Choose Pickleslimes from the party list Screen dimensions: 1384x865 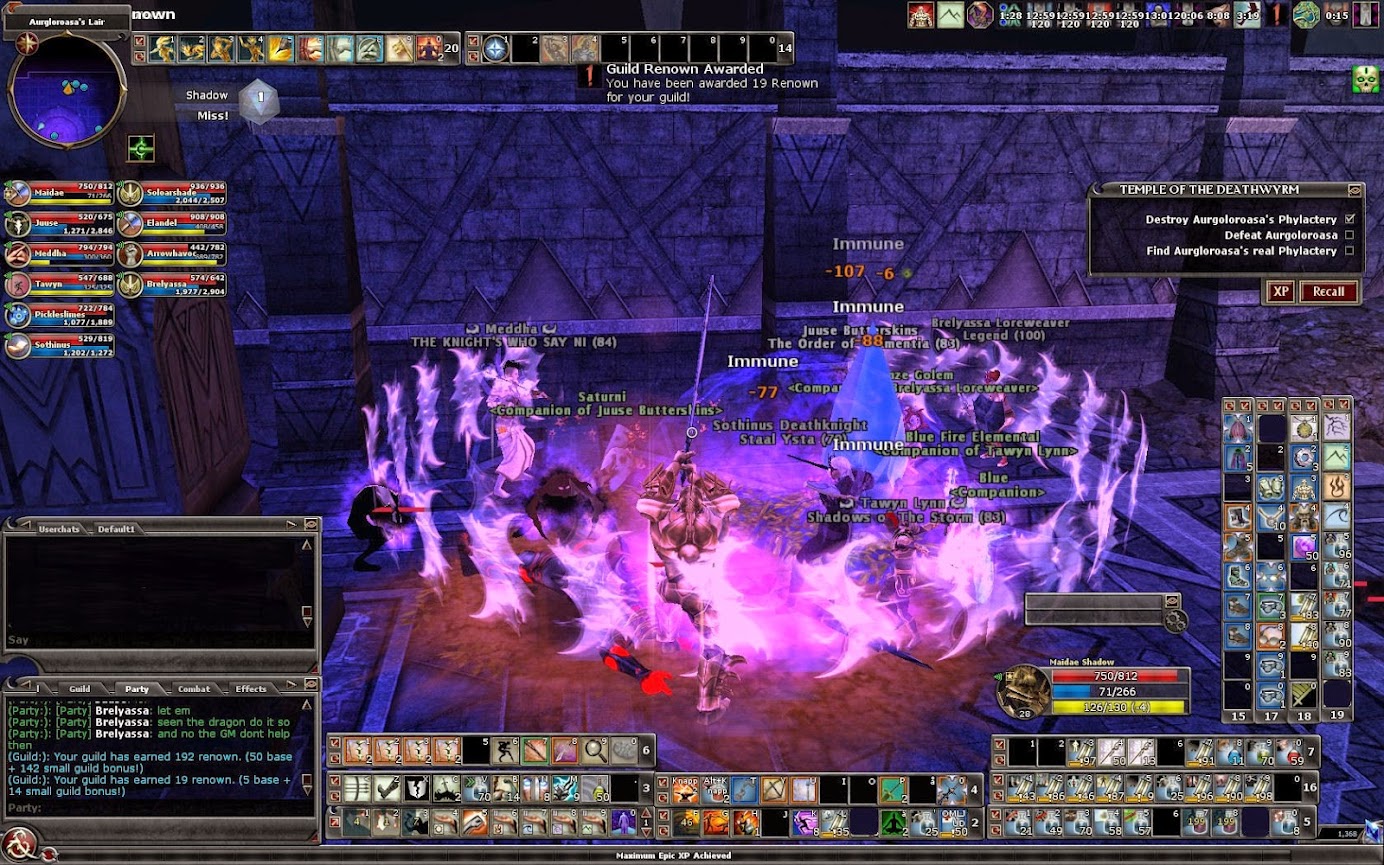17,316
